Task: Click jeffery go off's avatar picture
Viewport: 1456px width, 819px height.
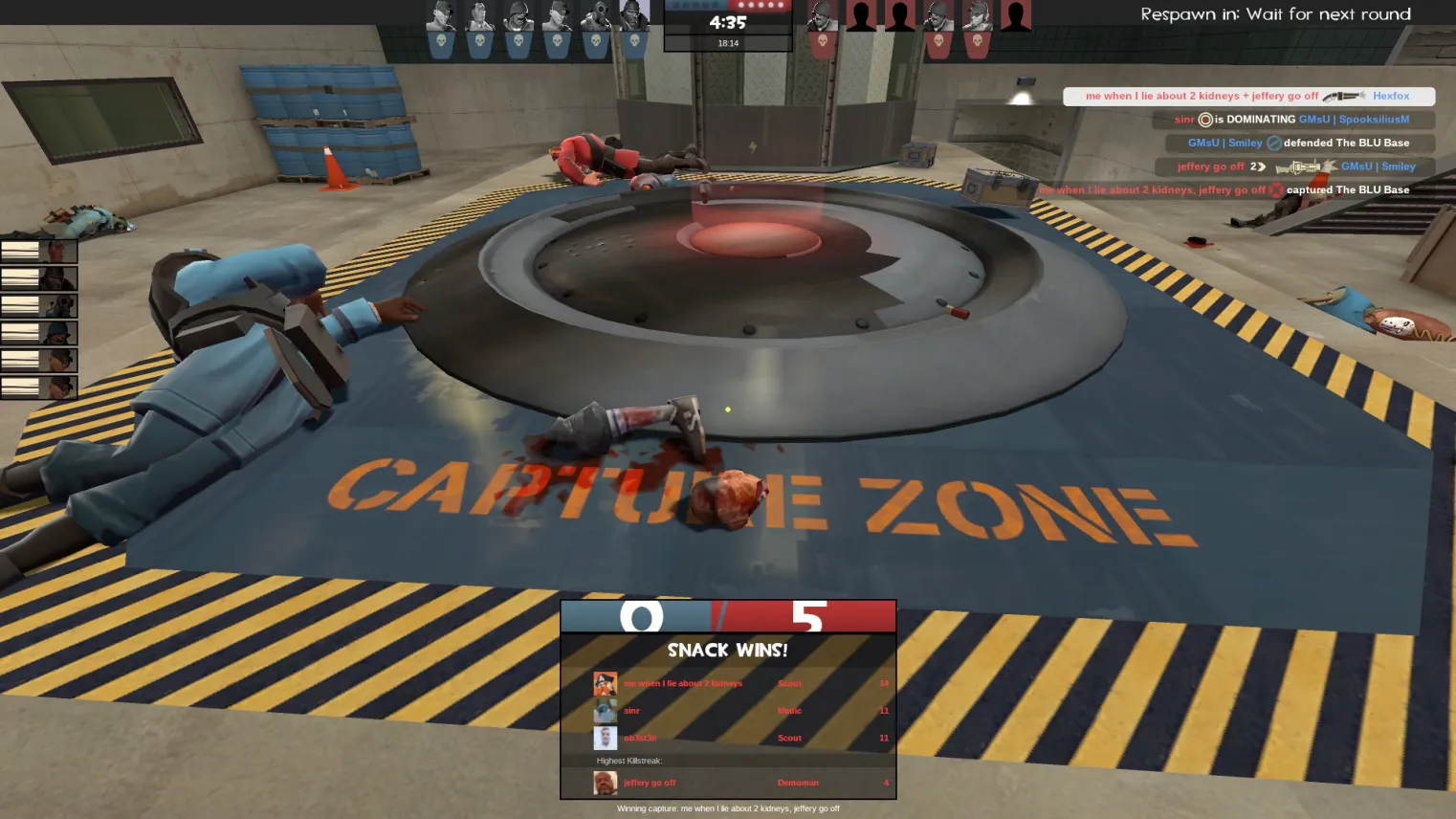Action: 605,783
